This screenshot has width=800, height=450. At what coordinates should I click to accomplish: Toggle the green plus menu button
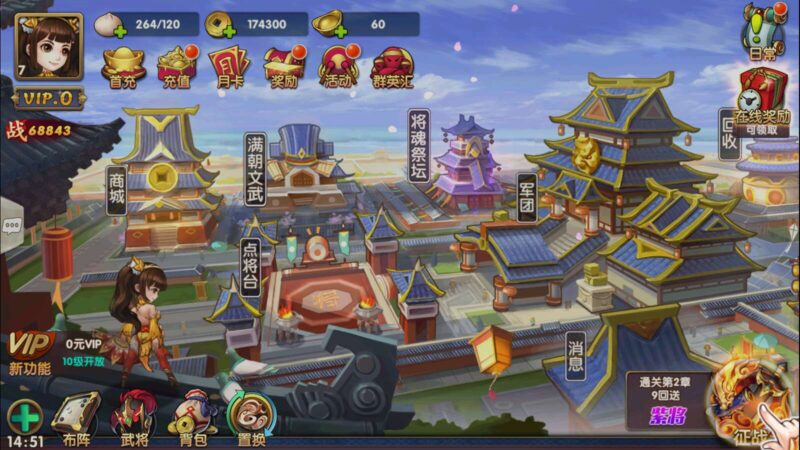pyautogui.click(x=24, y=415)
